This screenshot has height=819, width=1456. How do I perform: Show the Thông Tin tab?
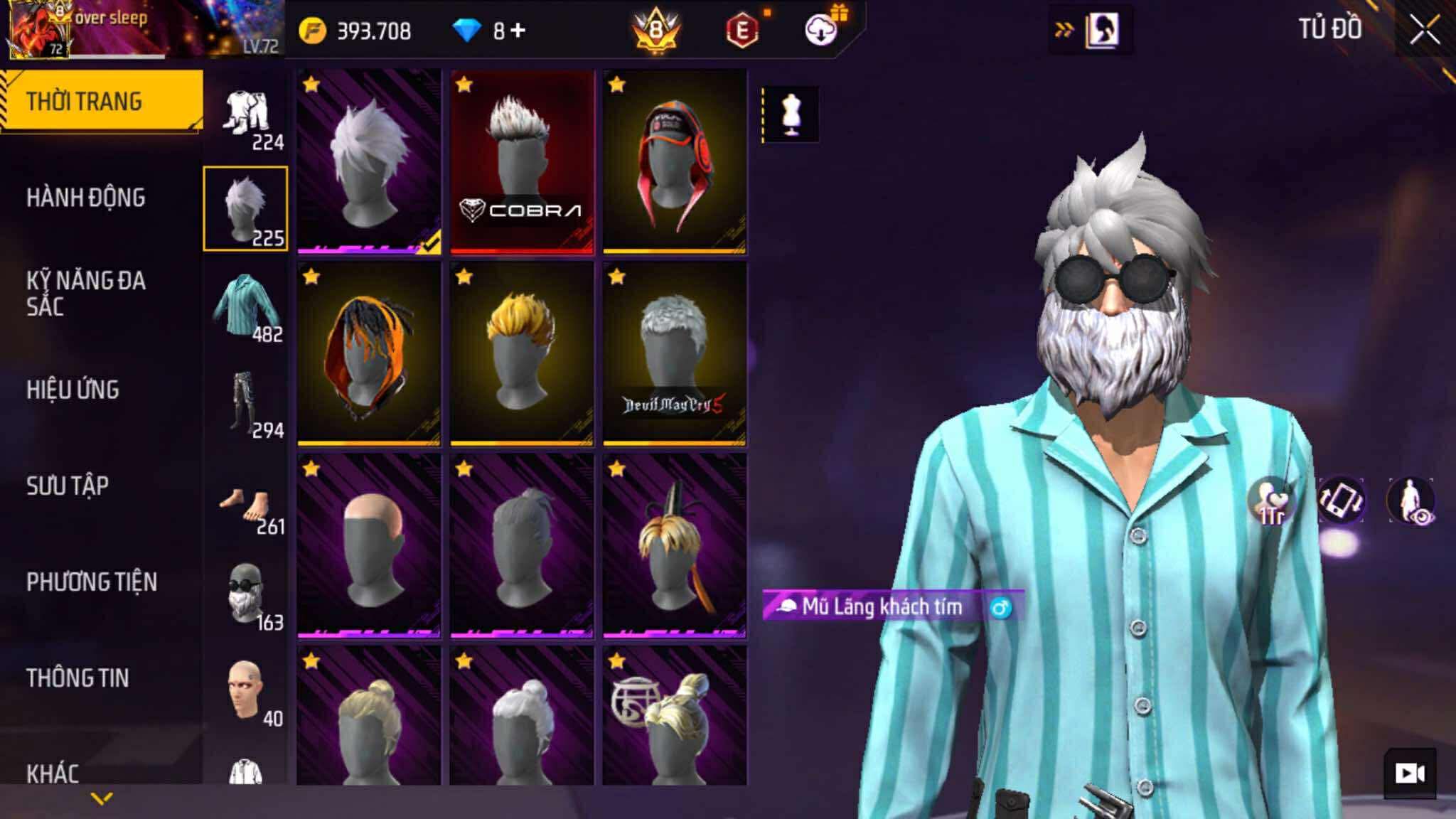77,678
